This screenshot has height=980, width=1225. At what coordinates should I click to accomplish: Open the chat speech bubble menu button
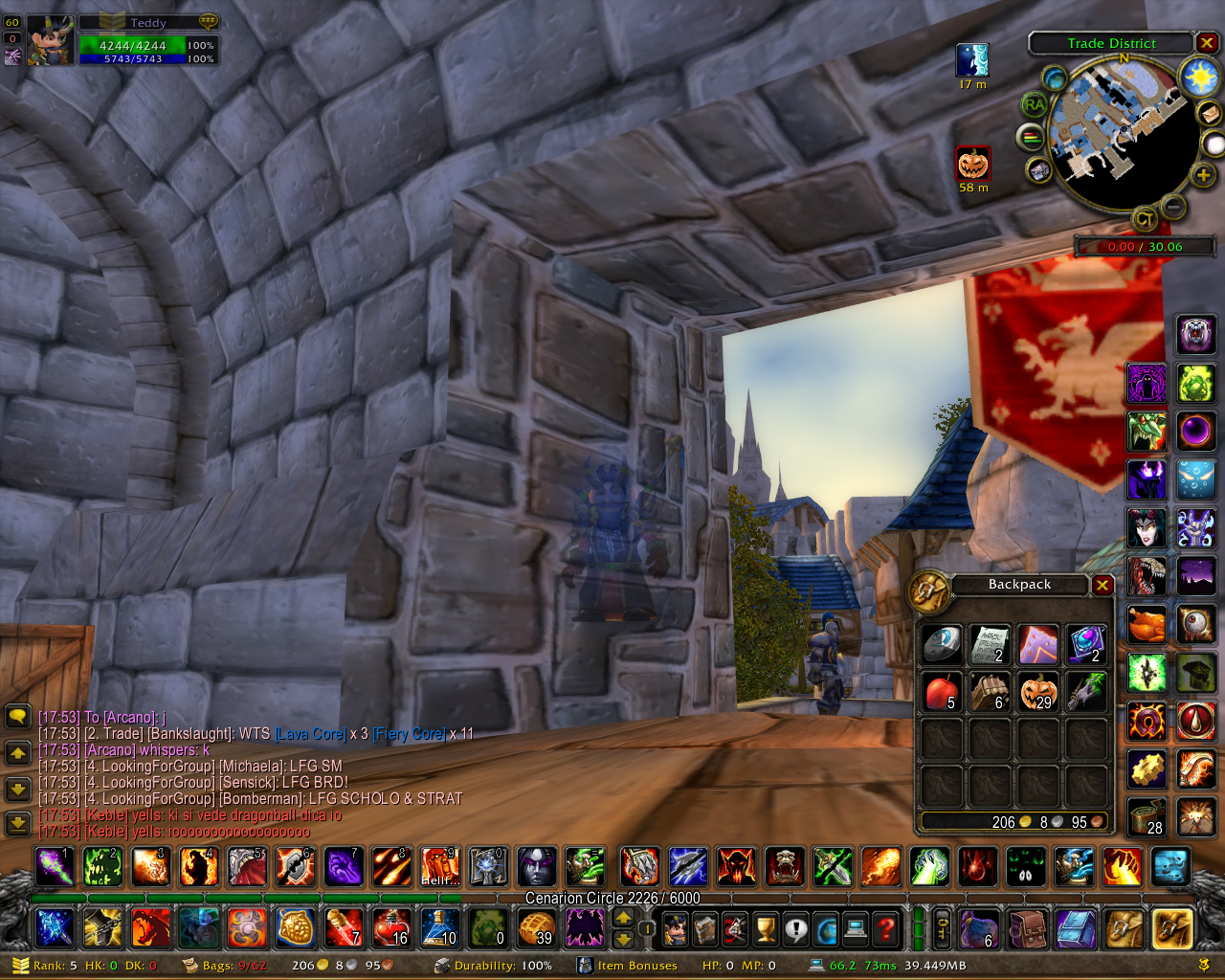17,716
